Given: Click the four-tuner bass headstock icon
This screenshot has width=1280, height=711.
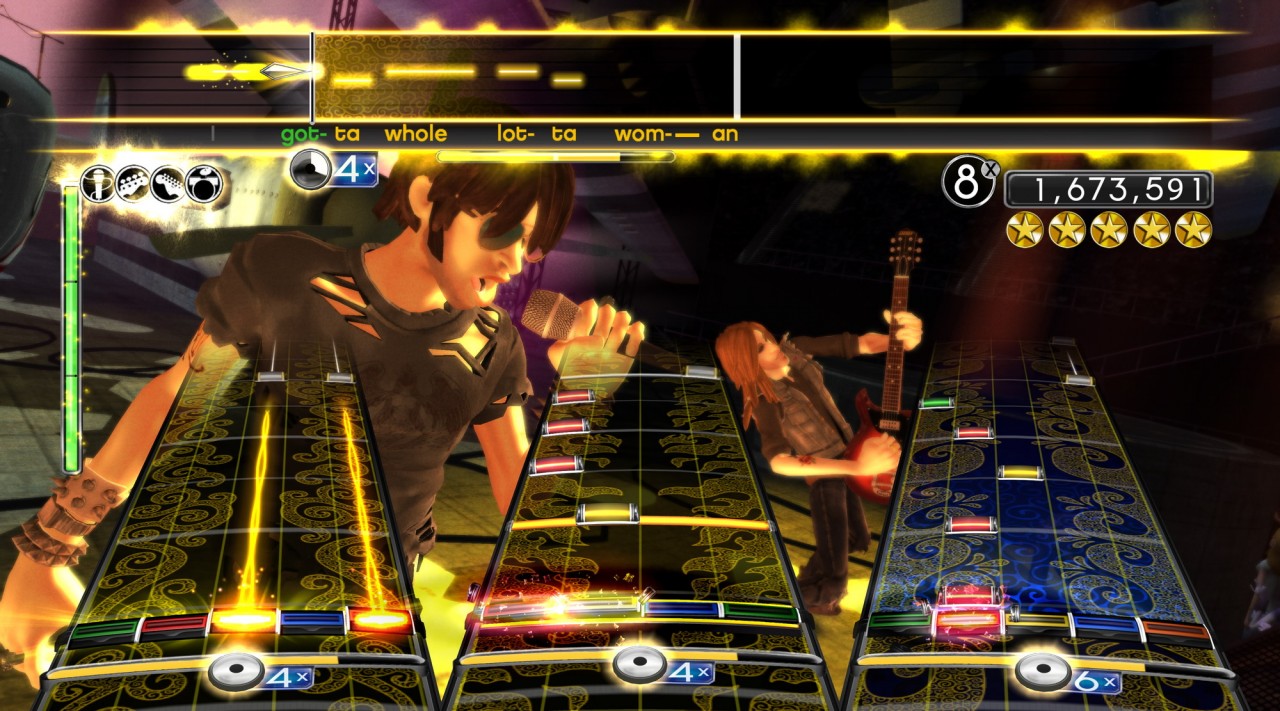Looking at the screenshot, I should [133, 184].
